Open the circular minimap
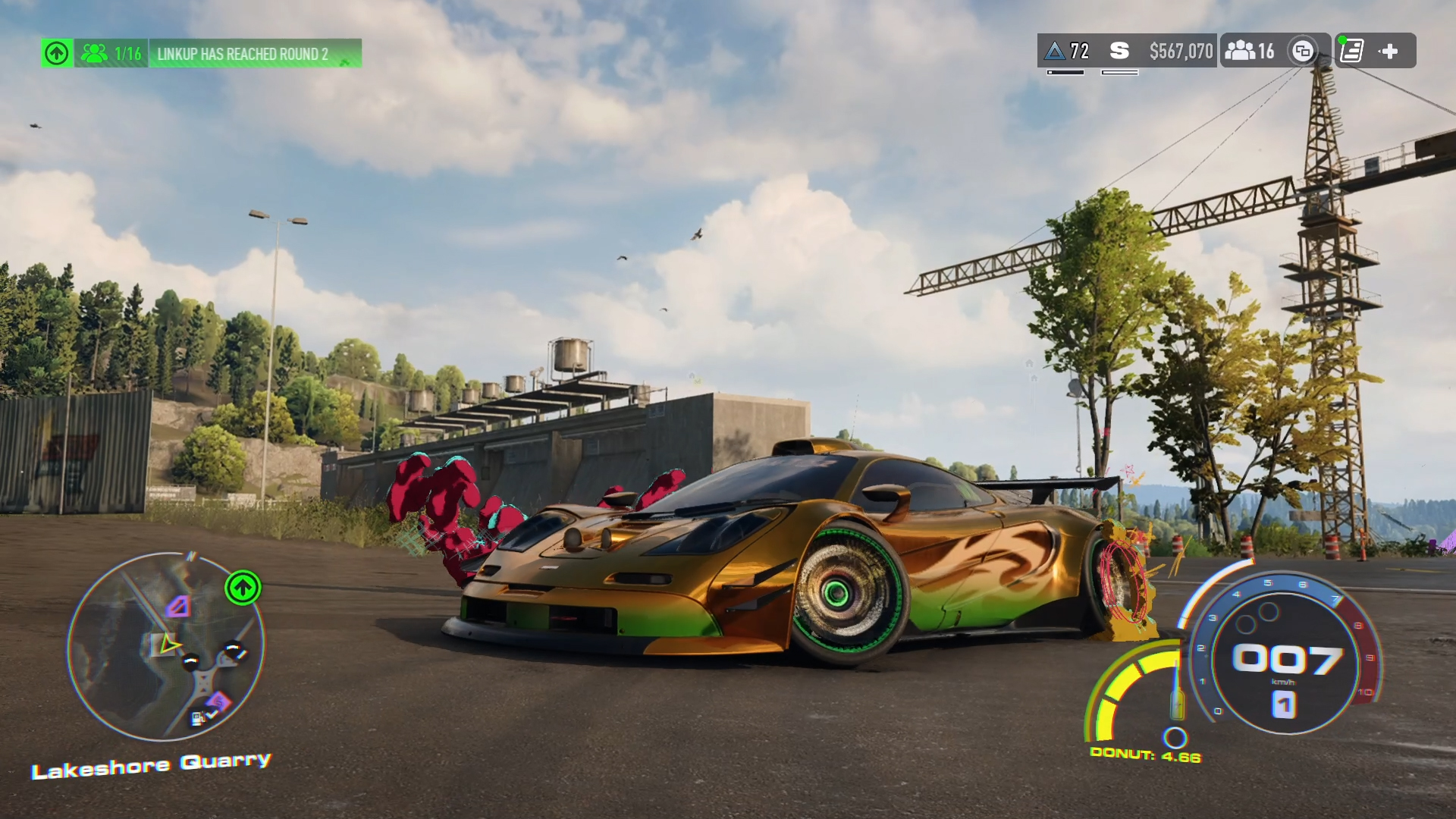 (165, 646)
